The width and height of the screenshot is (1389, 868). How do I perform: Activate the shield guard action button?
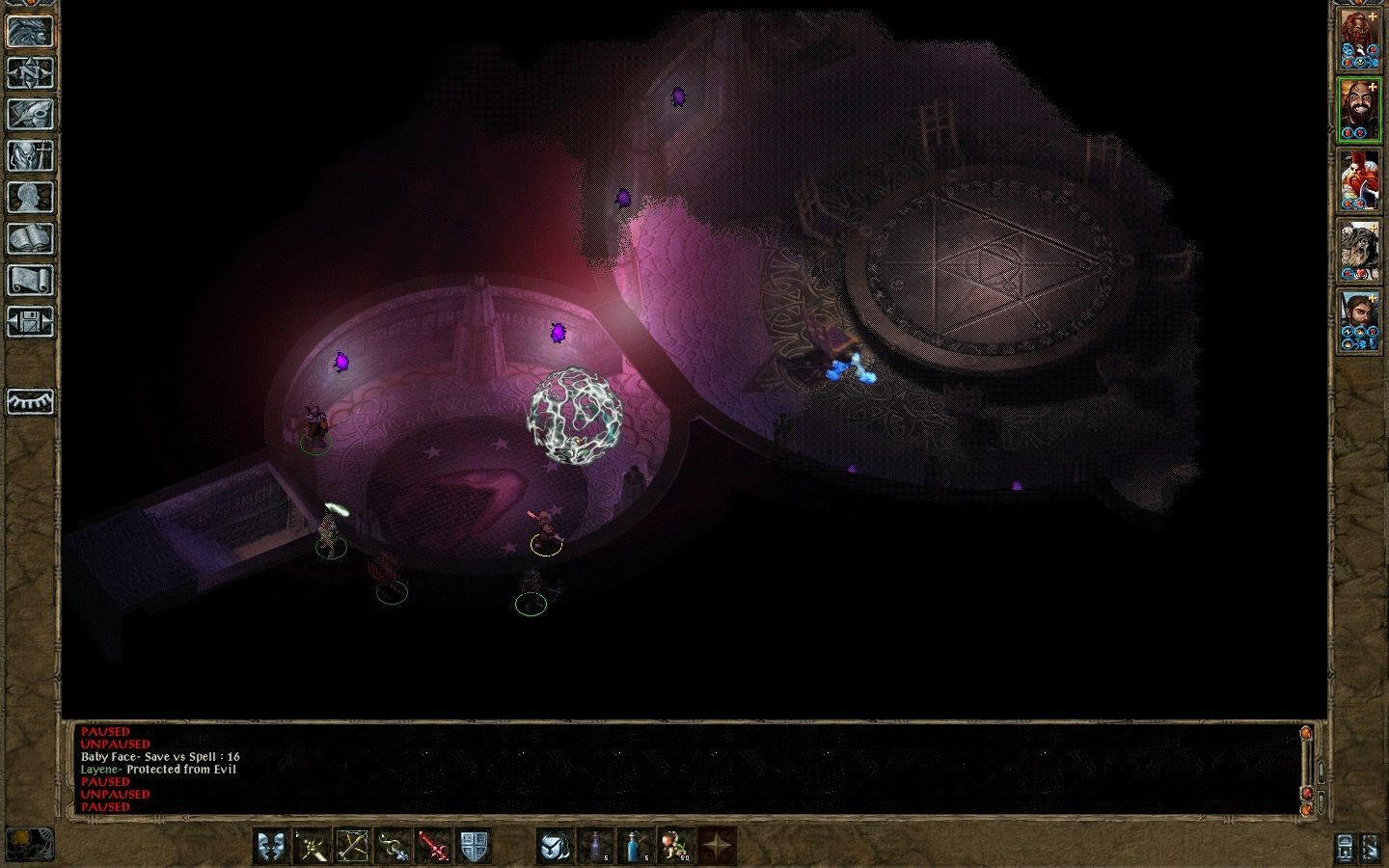[x=474, y=846]
